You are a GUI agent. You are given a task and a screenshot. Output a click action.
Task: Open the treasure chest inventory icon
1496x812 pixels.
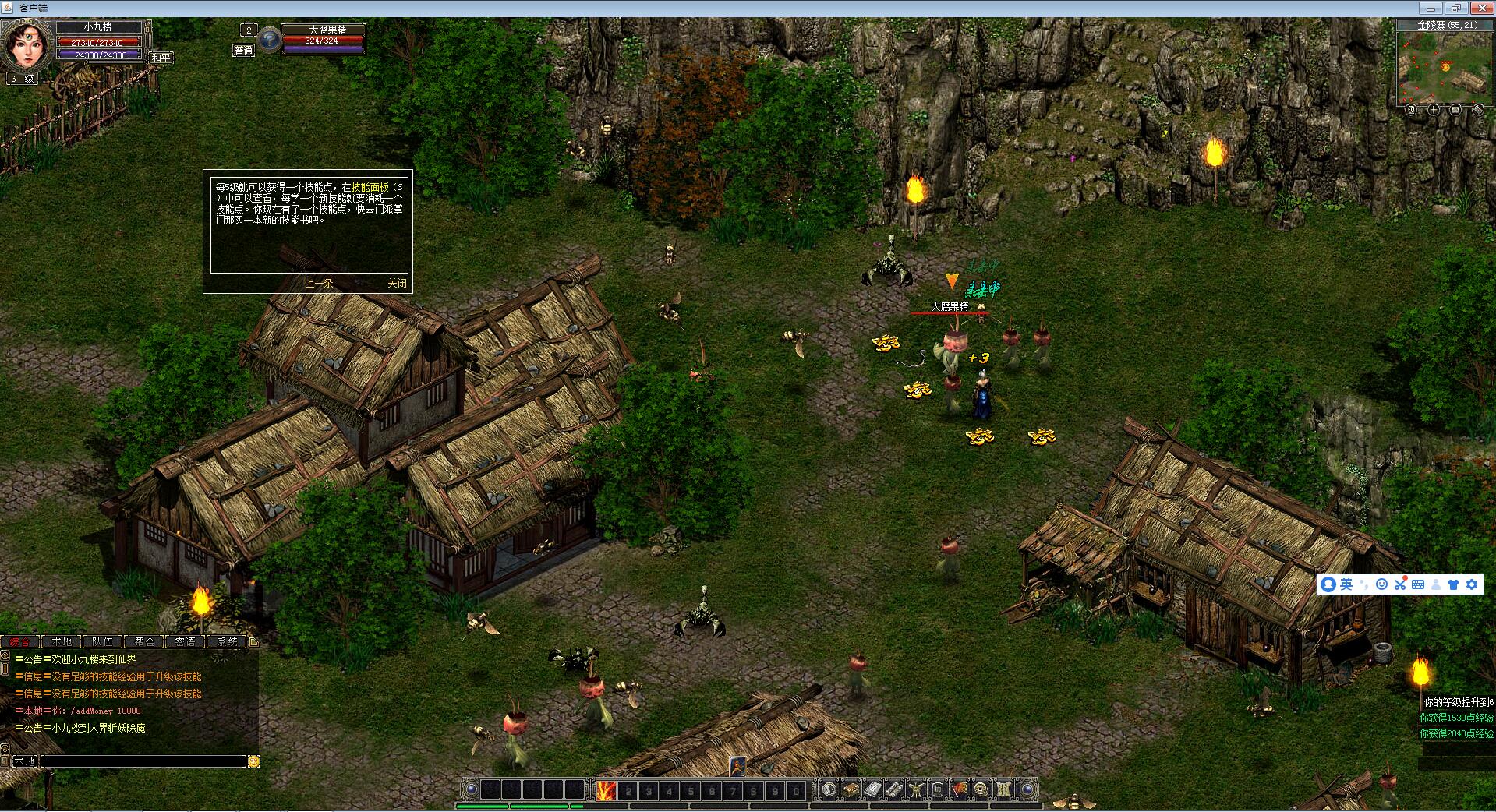tap(851, 790)
